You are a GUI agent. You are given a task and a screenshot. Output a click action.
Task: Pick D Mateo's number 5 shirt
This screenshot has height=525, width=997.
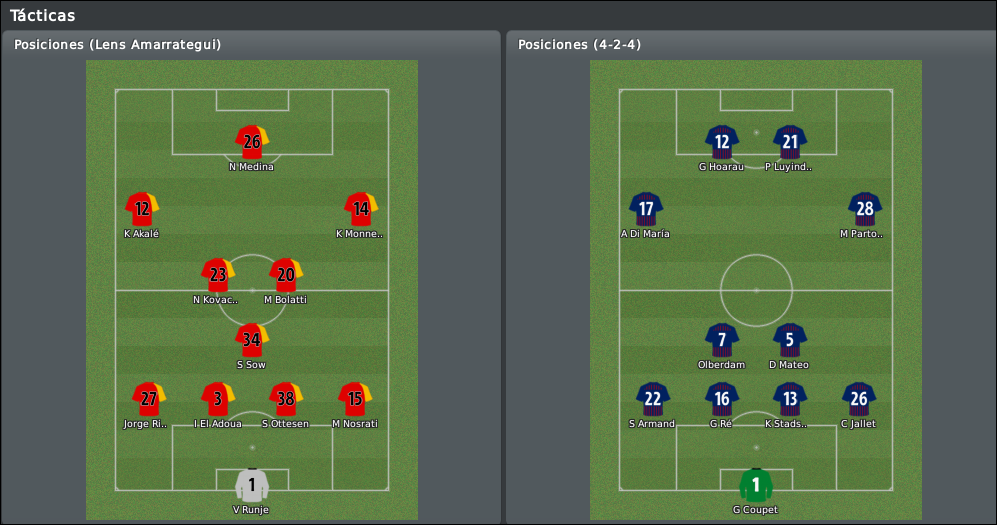point(790,340)
